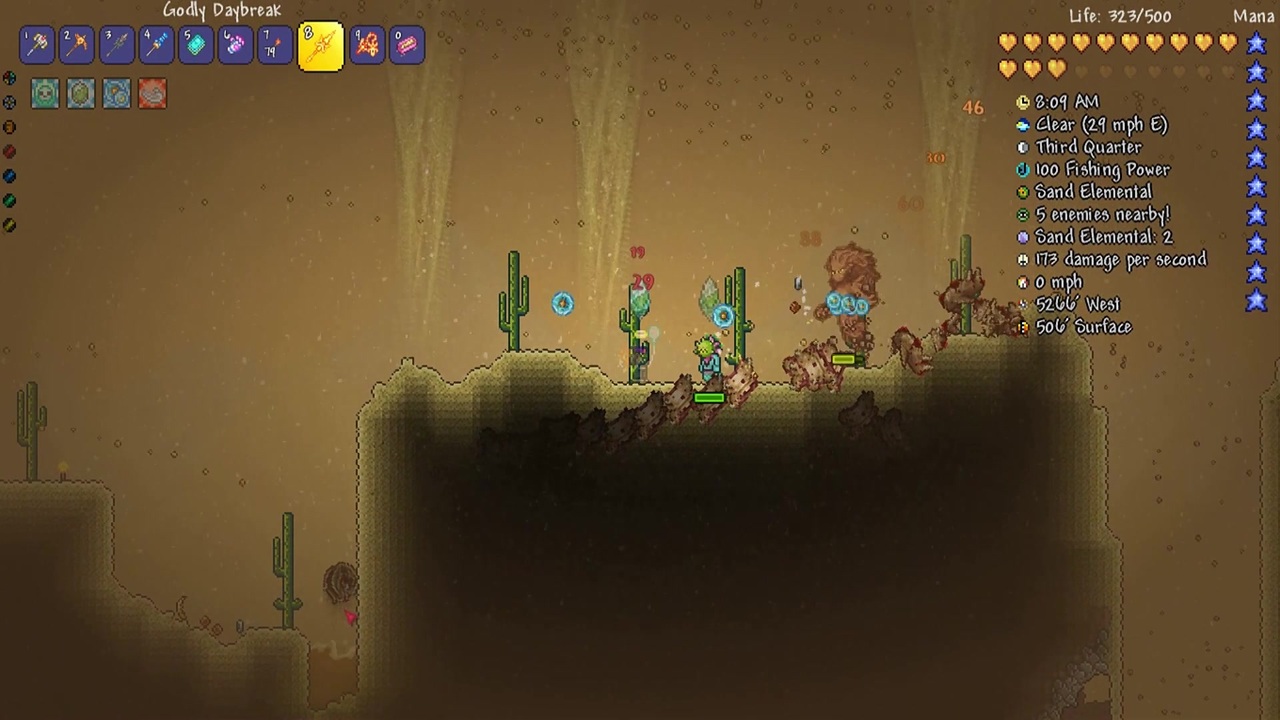Click the Compass icon beside 5266' West
1280x720 pixels.
pyautogui.click(x=1022, y=304)
